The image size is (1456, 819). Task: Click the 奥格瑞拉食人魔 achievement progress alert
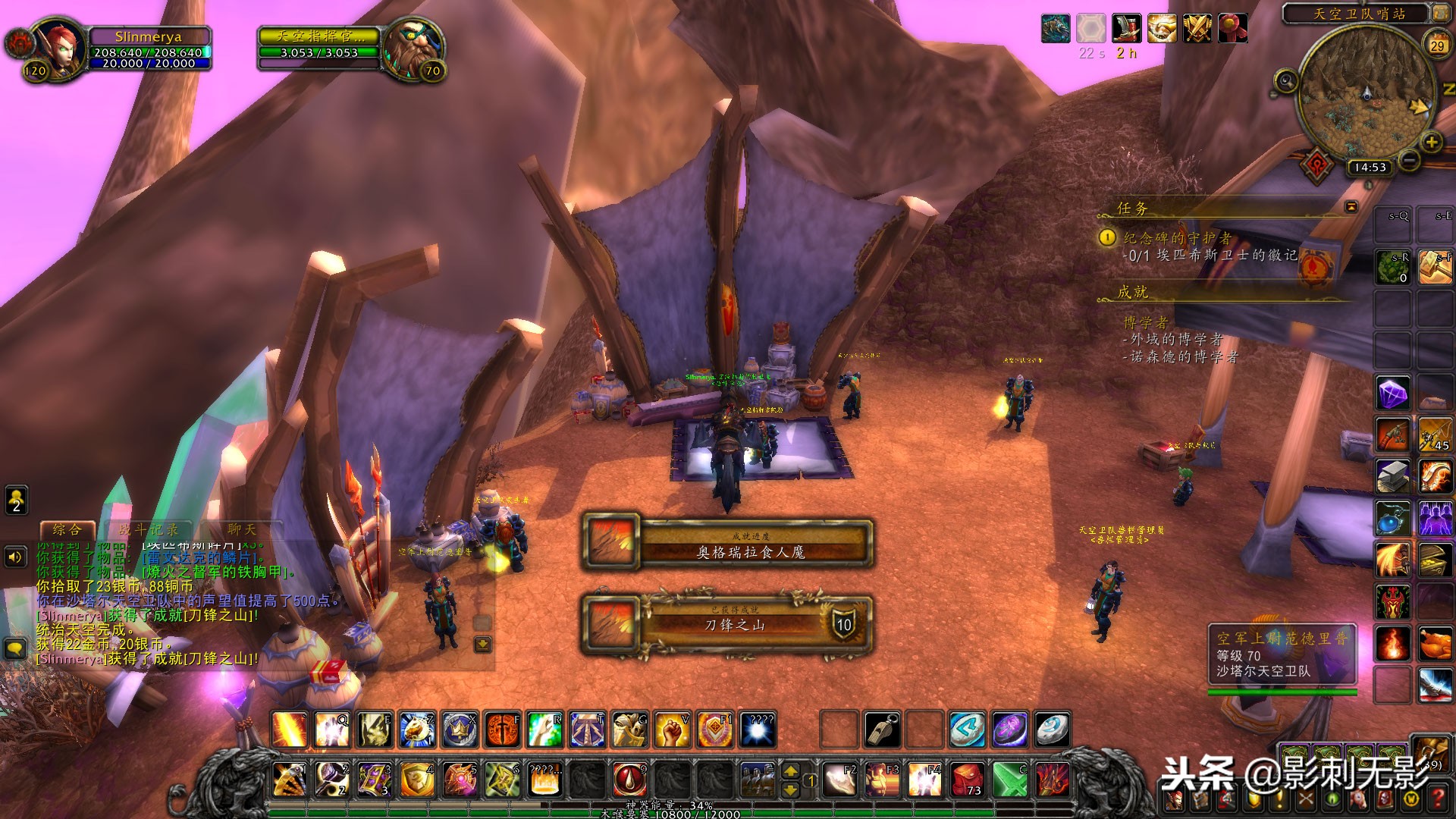click(728, 543)
